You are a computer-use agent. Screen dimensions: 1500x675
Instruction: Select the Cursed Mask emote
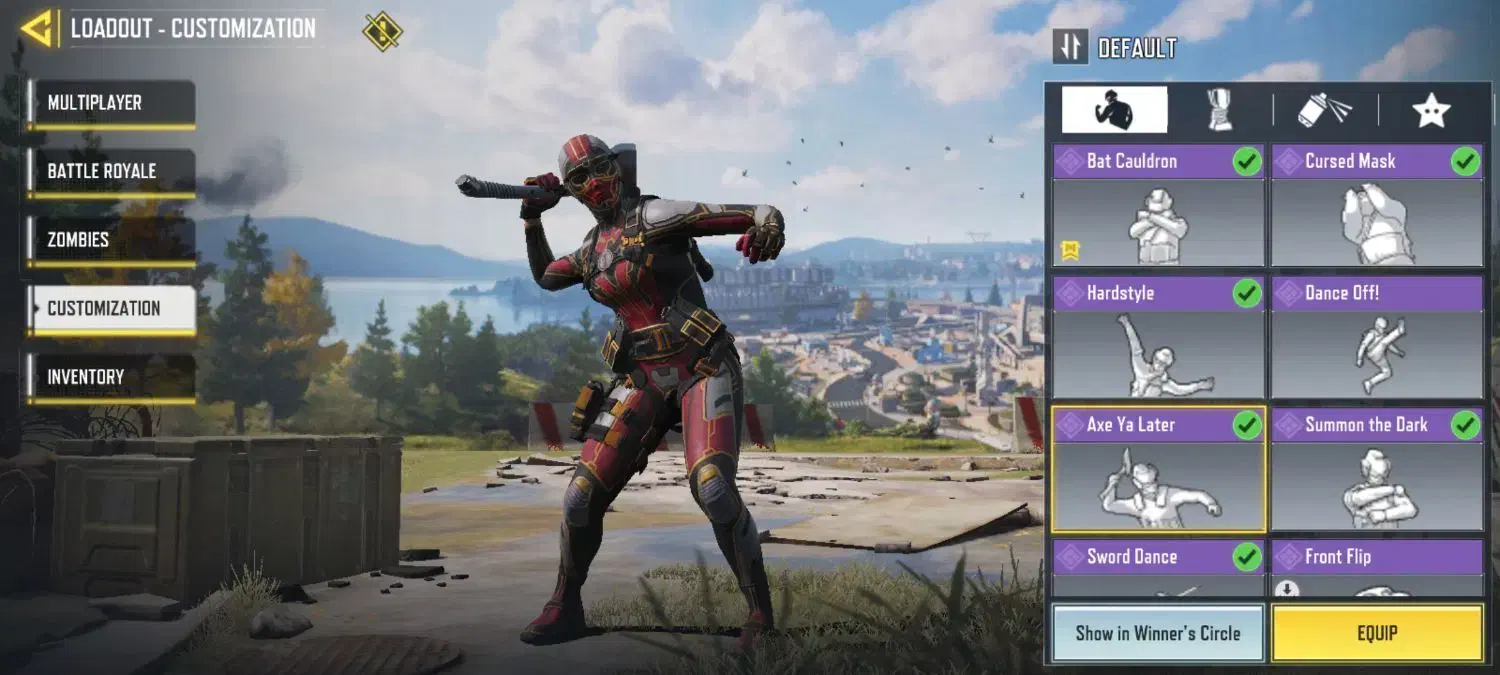click(x=1377, y=206)
